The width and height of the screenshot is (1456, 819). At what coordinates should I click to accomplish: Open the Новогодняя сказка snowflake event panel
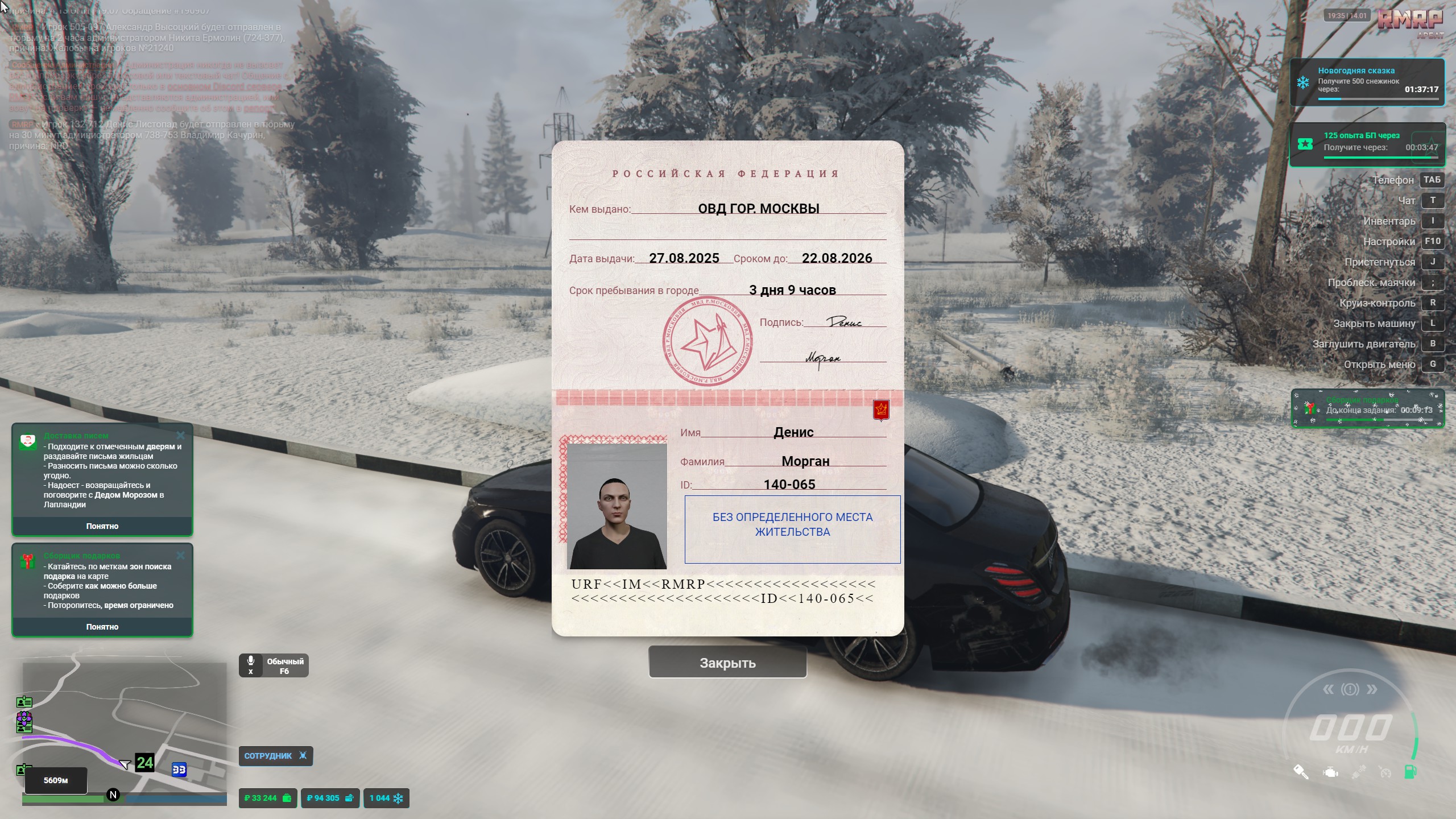point(1367,82)
